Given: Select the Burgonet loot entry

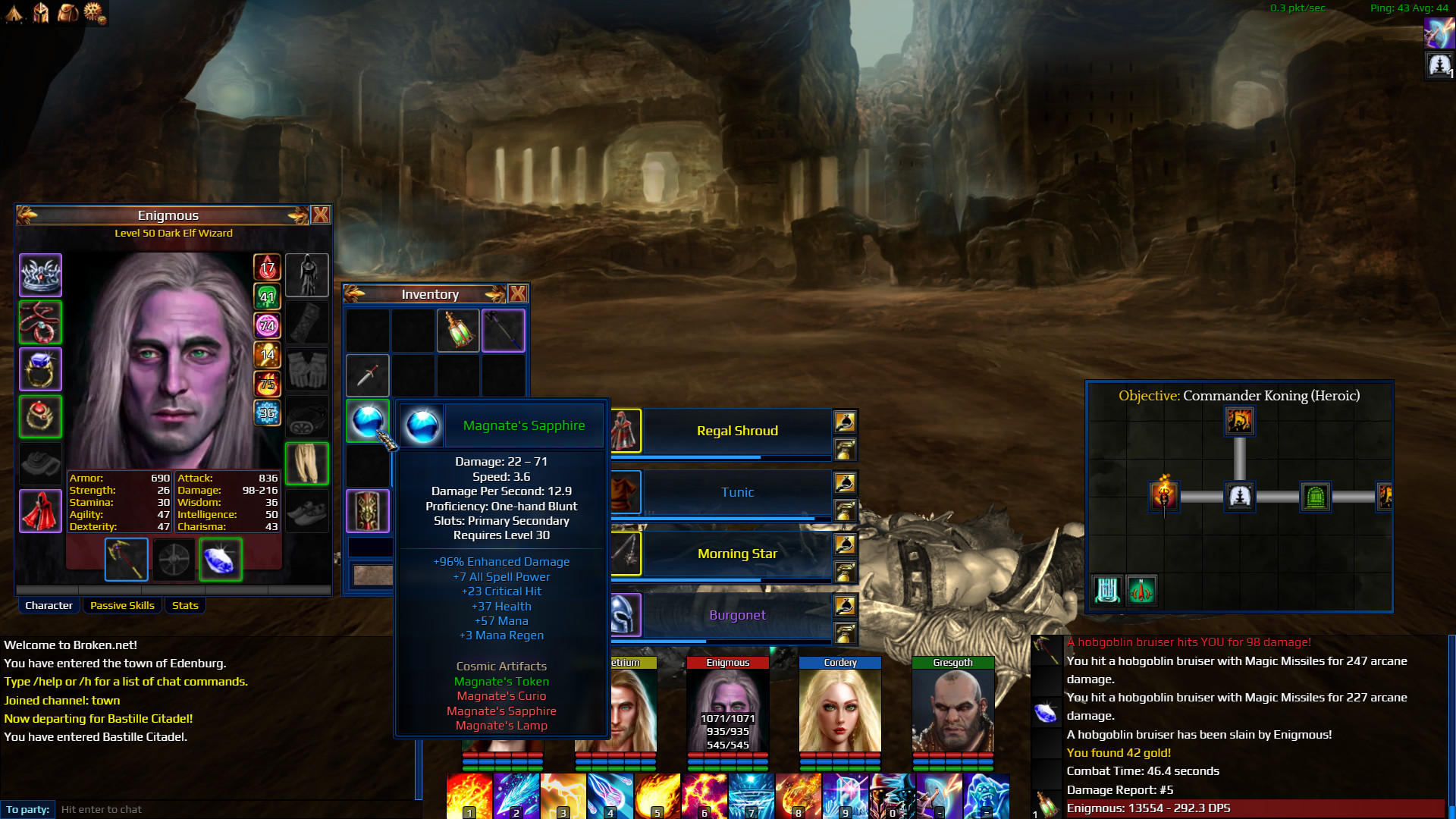Looking at the screenshot, I should [737, 615].
